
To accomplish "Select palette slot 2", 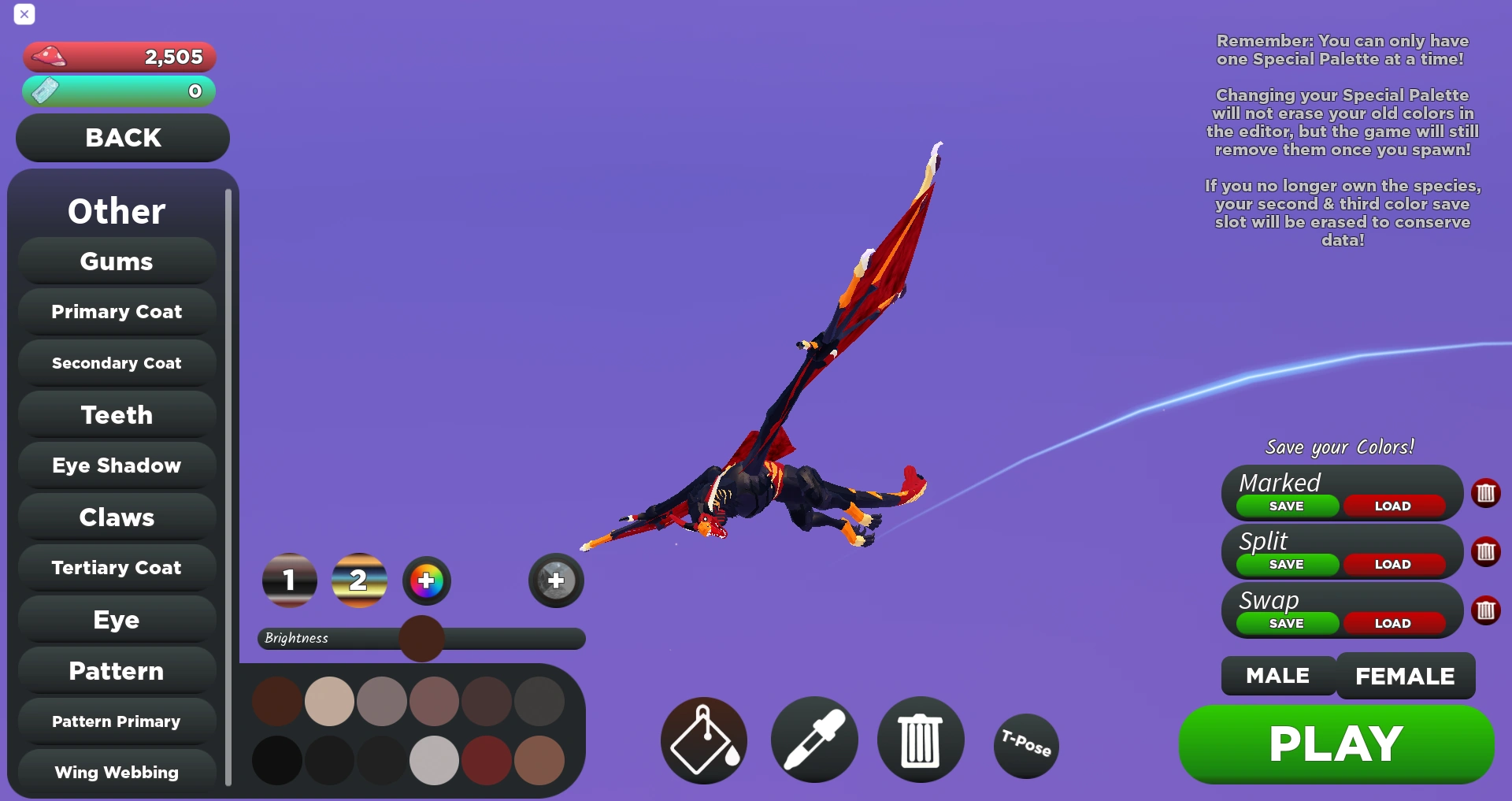I will [359, 580].
